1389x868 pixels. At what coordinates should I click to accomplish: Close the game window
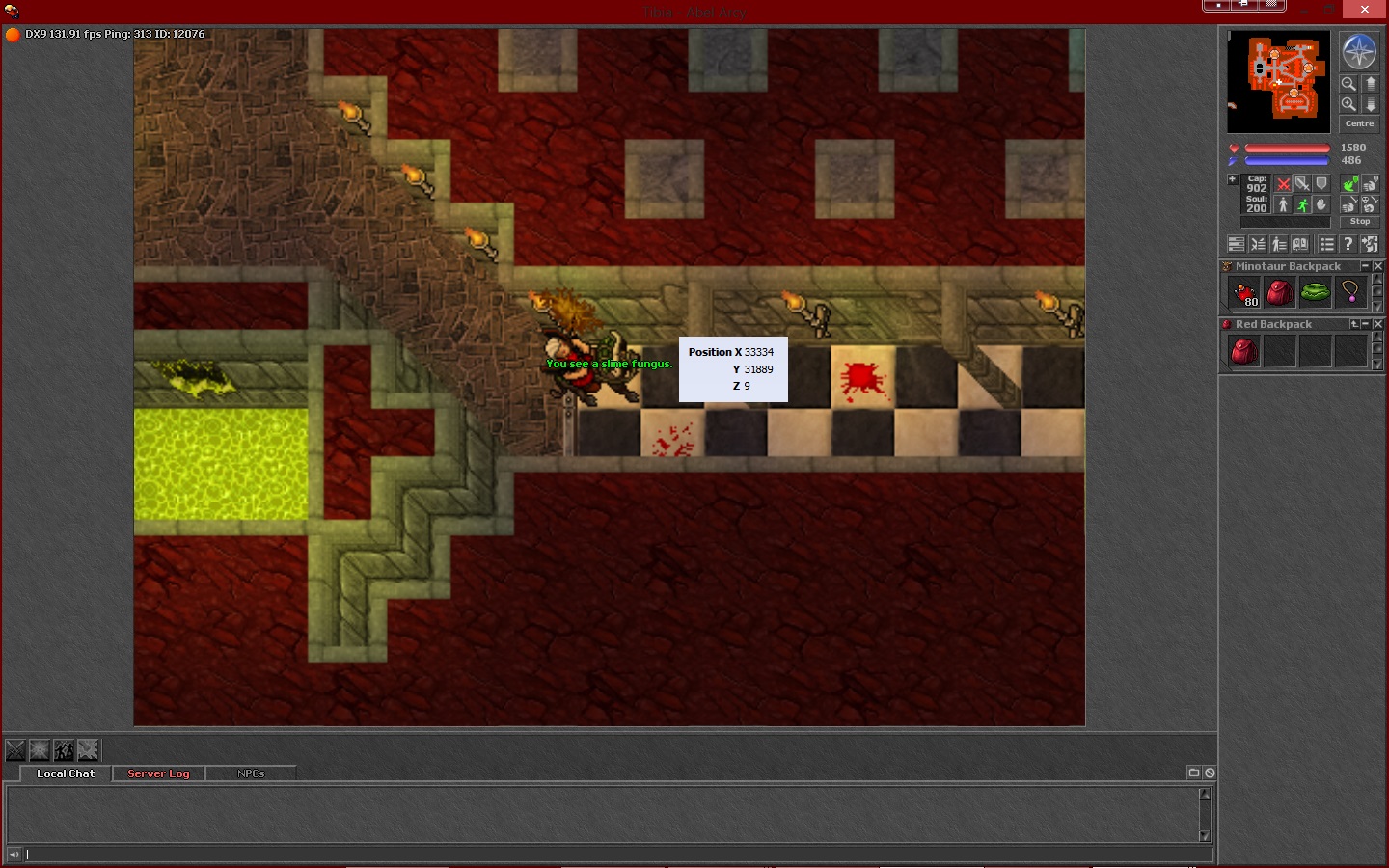[1364, 9]
